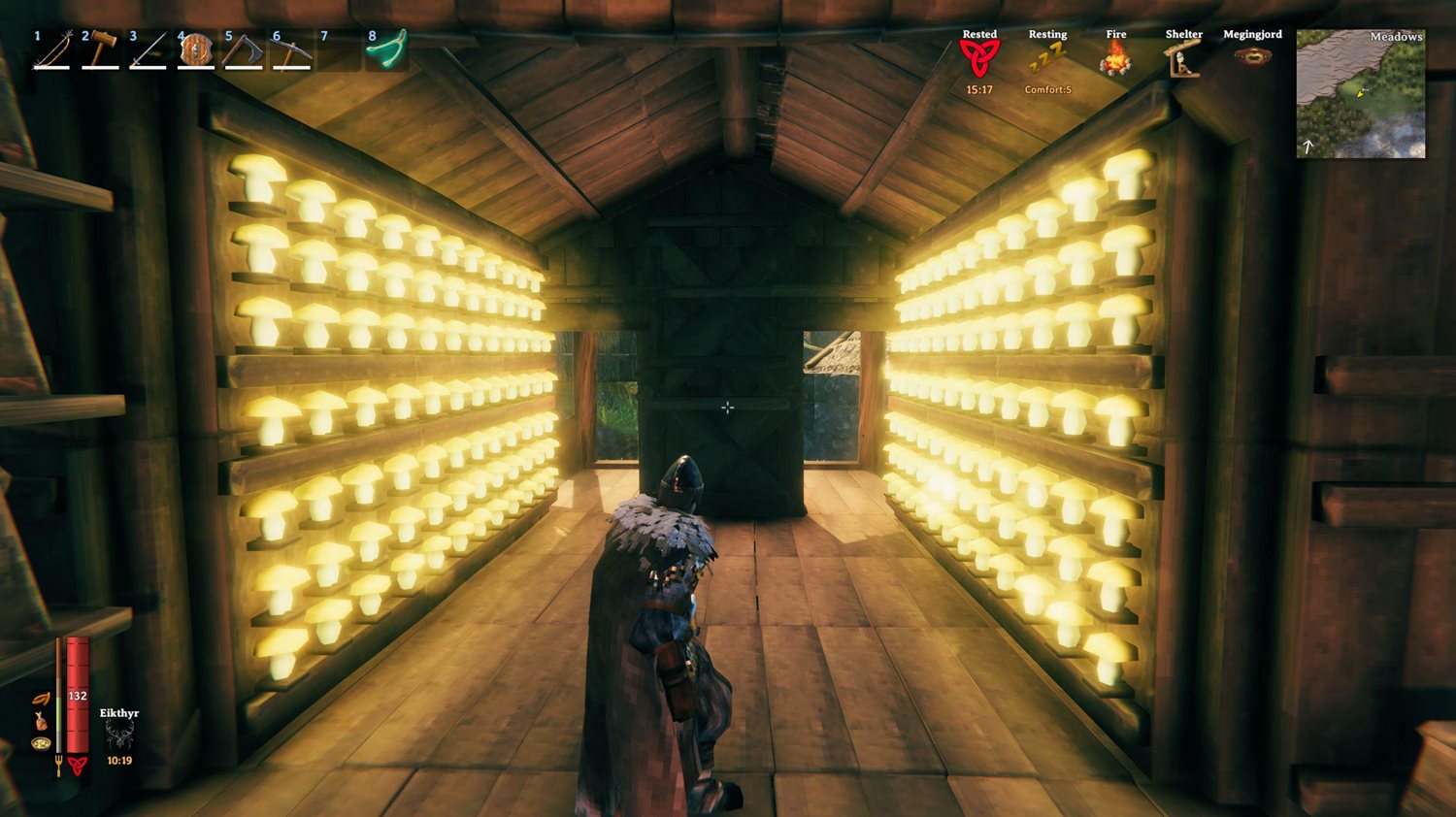The image size is (1456, 817).
Task: Click the sausage food slot icon
Action: [42, 698]
